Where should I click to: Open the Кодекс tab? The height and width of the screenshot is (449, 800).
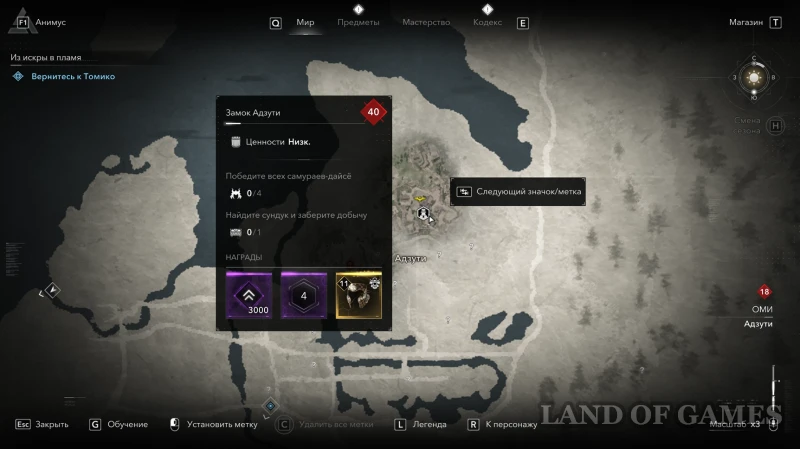click(x=487, y=22)
